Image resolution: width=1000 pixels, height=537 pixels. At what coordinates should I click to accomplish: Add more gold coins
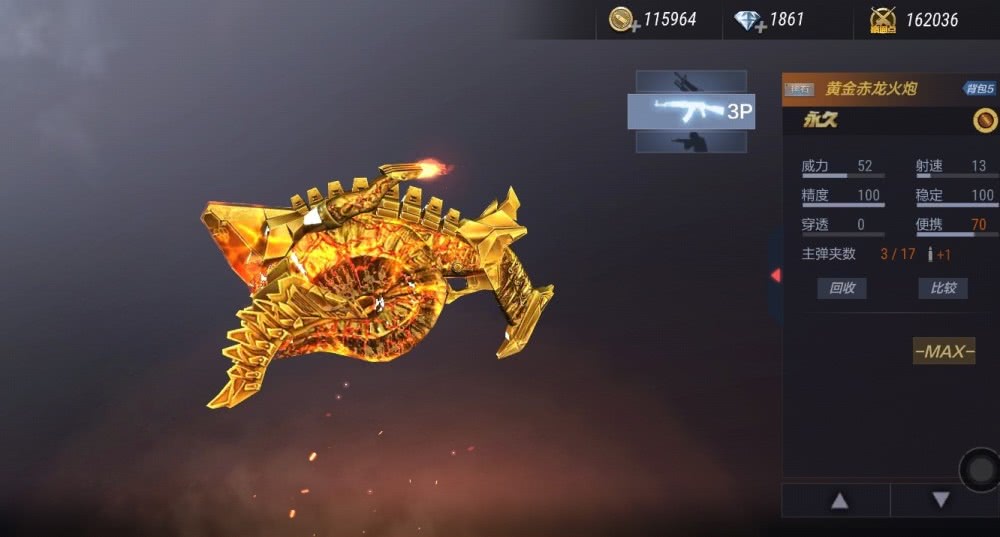623,20
